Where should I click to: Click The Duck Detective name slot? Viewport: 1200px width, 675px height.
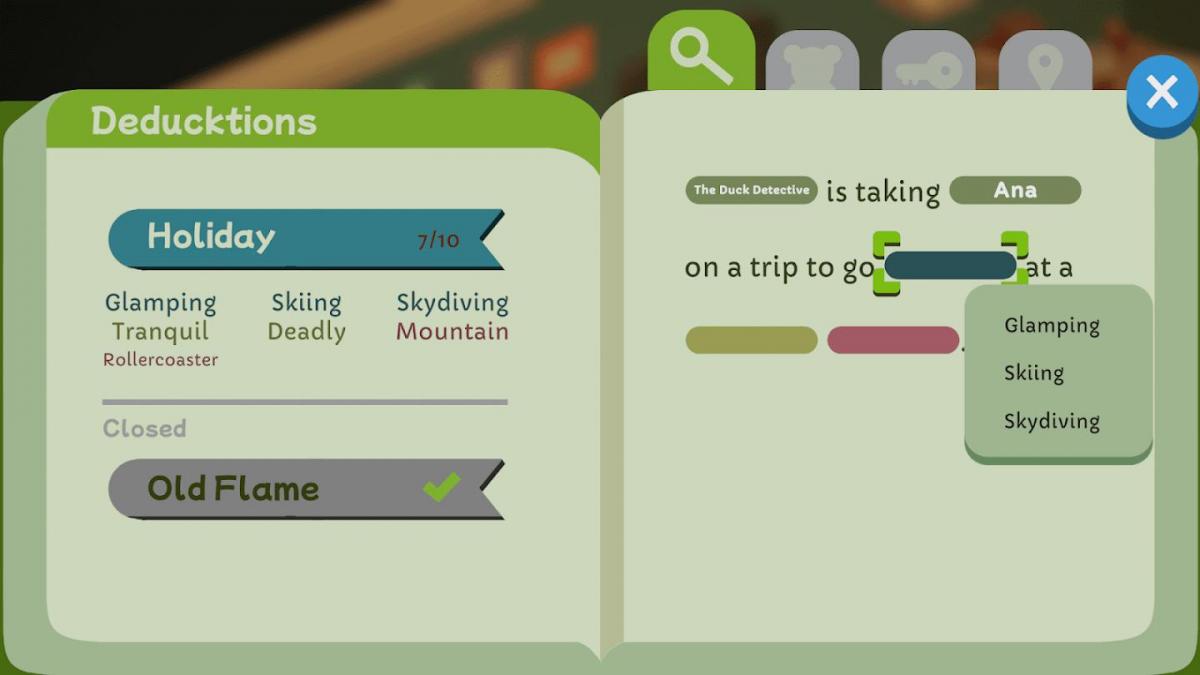coord(751,190)
